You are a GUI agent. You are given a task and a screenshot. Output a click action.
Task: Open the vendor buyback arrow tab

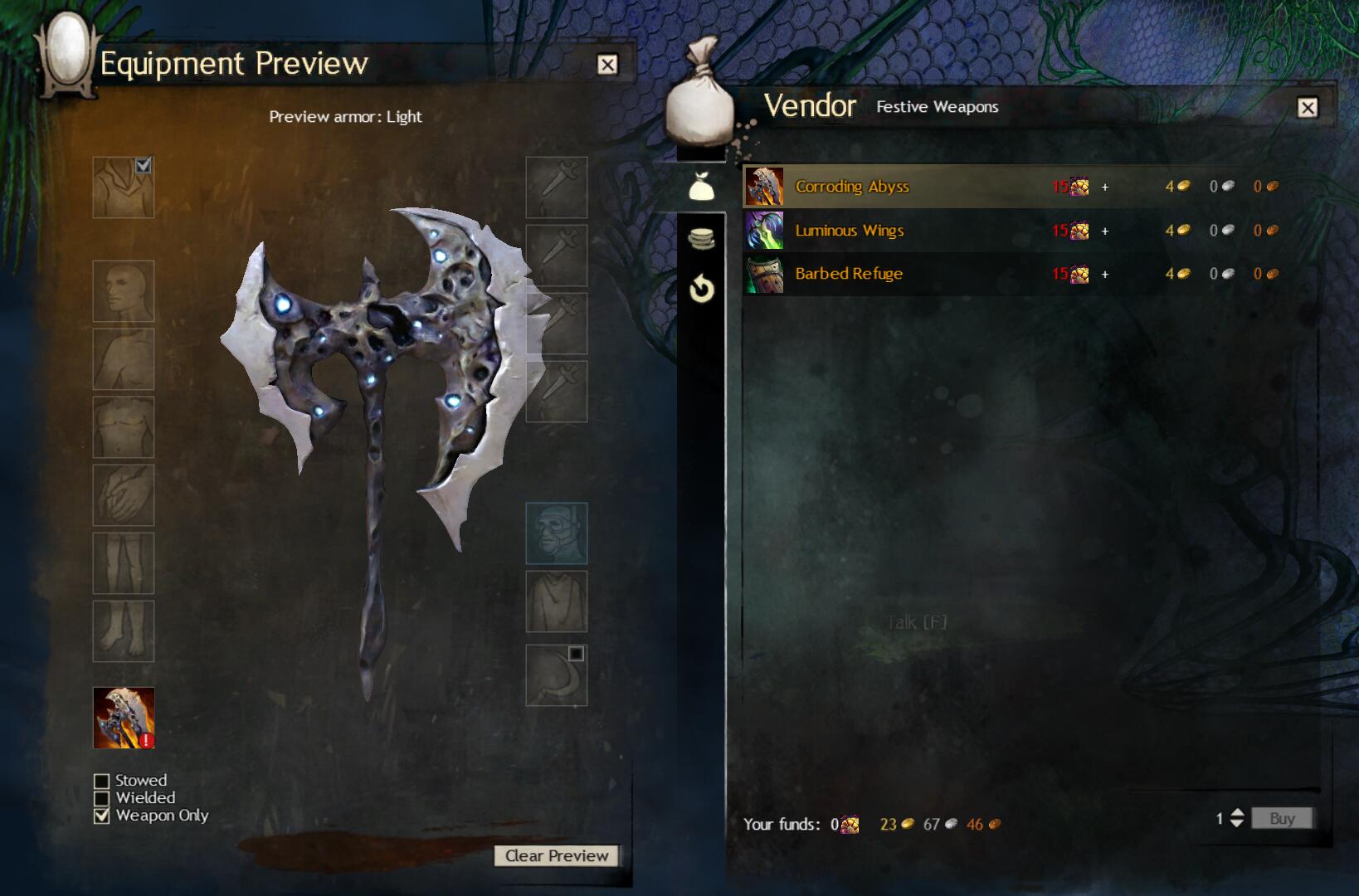coord(702,290)
